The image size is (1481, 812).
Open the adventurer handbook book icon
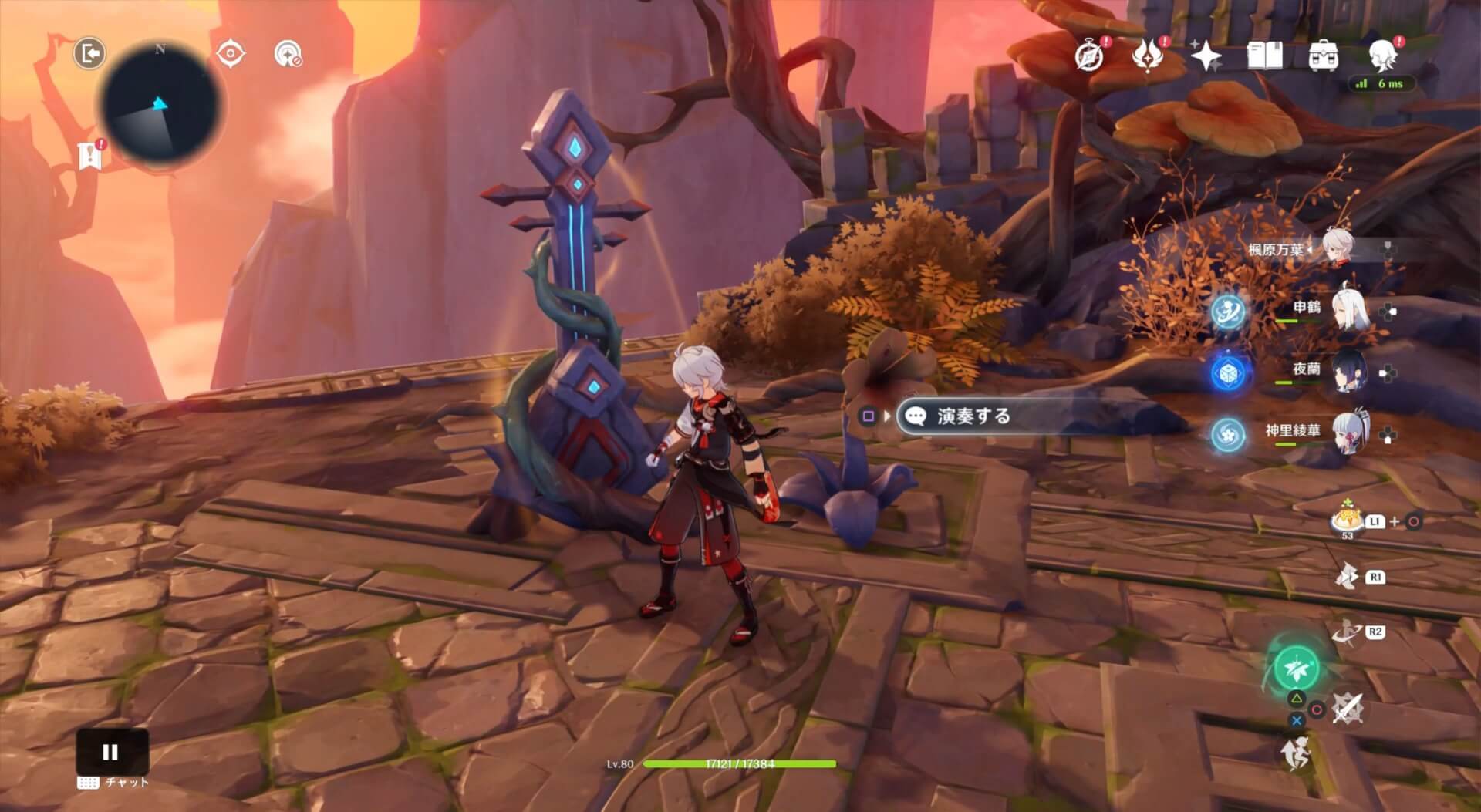tap(1264, 56)
